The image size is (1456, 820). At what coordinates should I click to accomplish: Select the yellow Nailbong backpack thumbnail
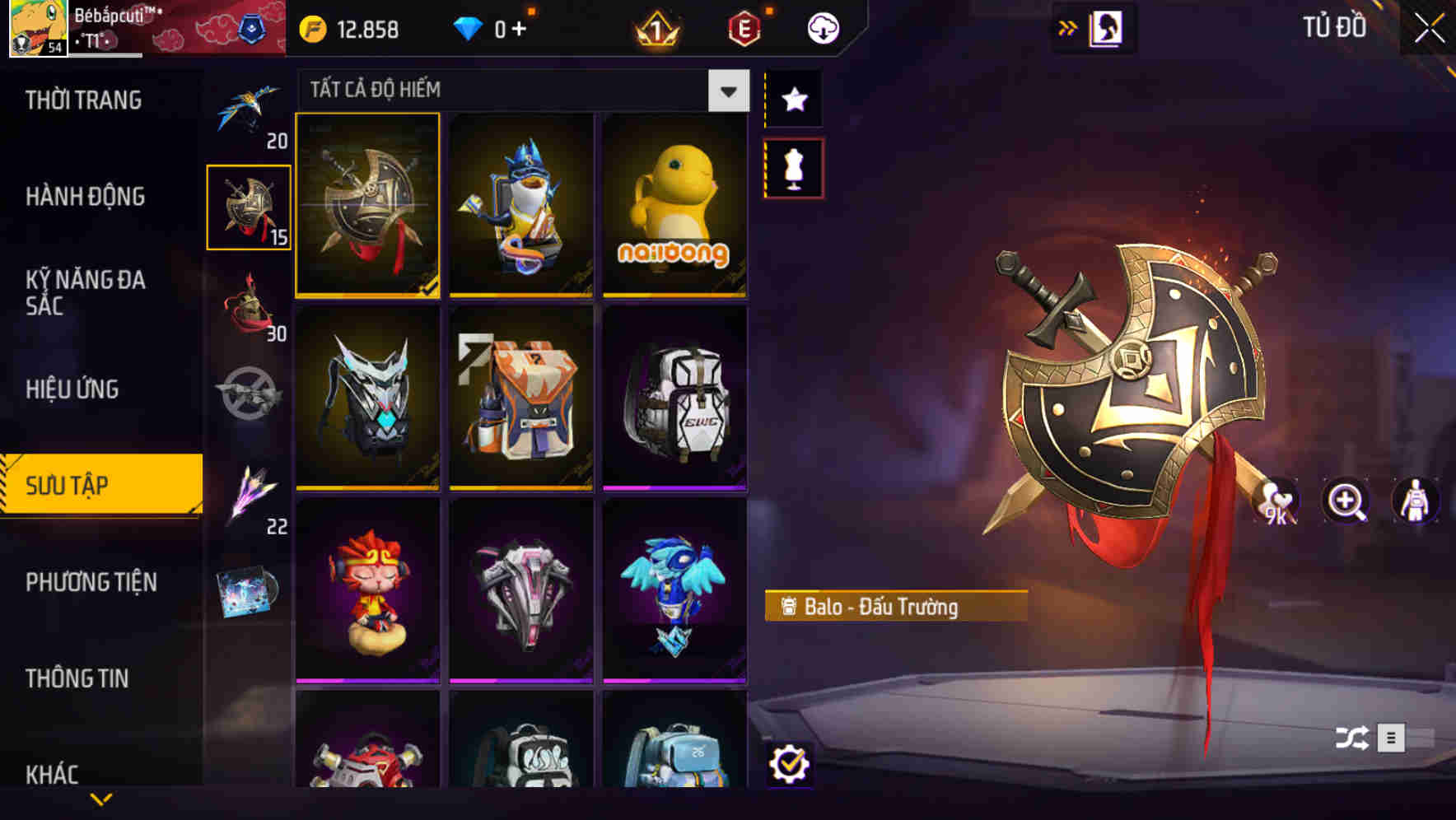pos(675,206)
